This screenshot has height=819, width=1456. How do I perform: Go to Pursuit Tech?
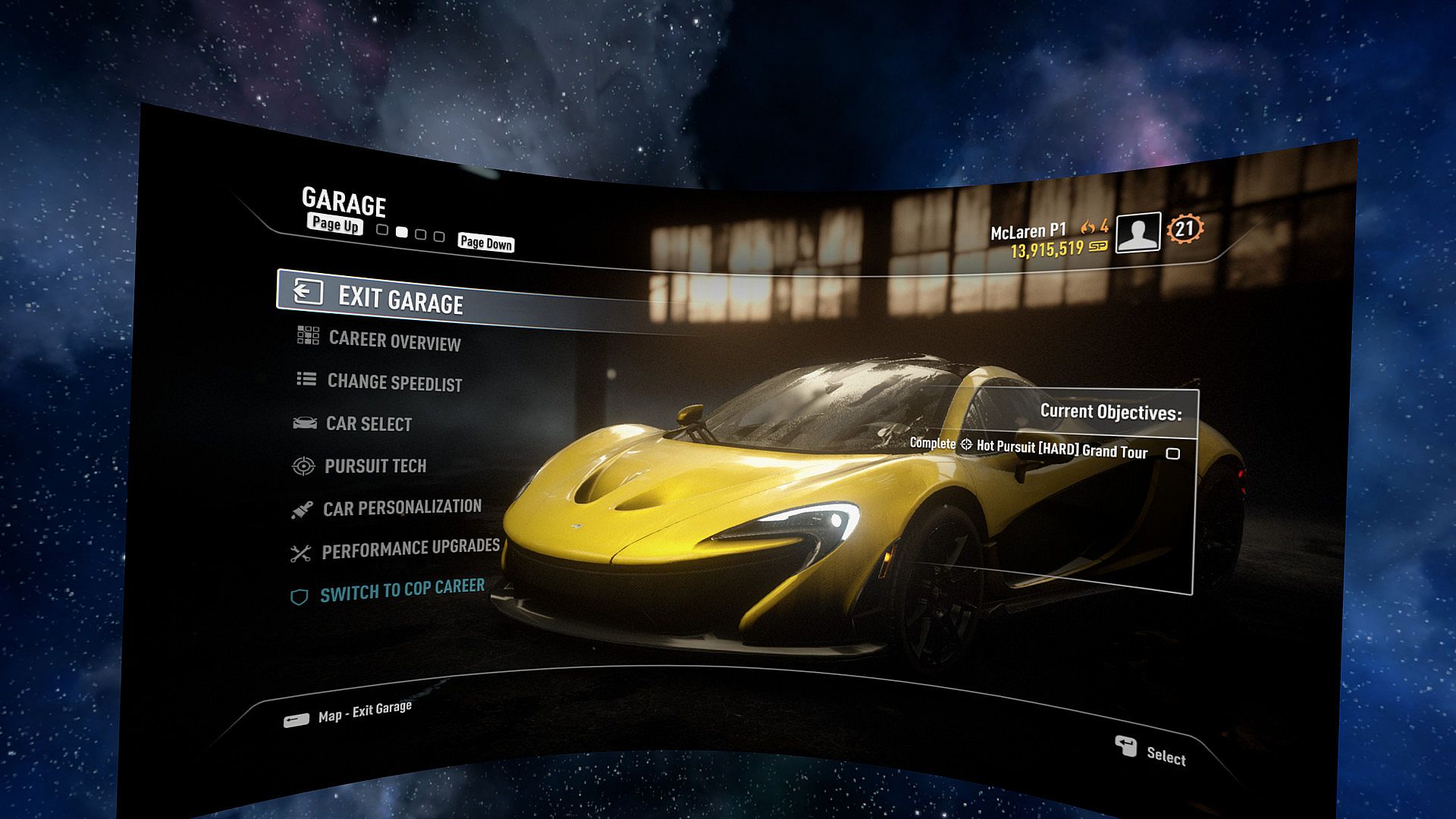(x=375, y=466)
